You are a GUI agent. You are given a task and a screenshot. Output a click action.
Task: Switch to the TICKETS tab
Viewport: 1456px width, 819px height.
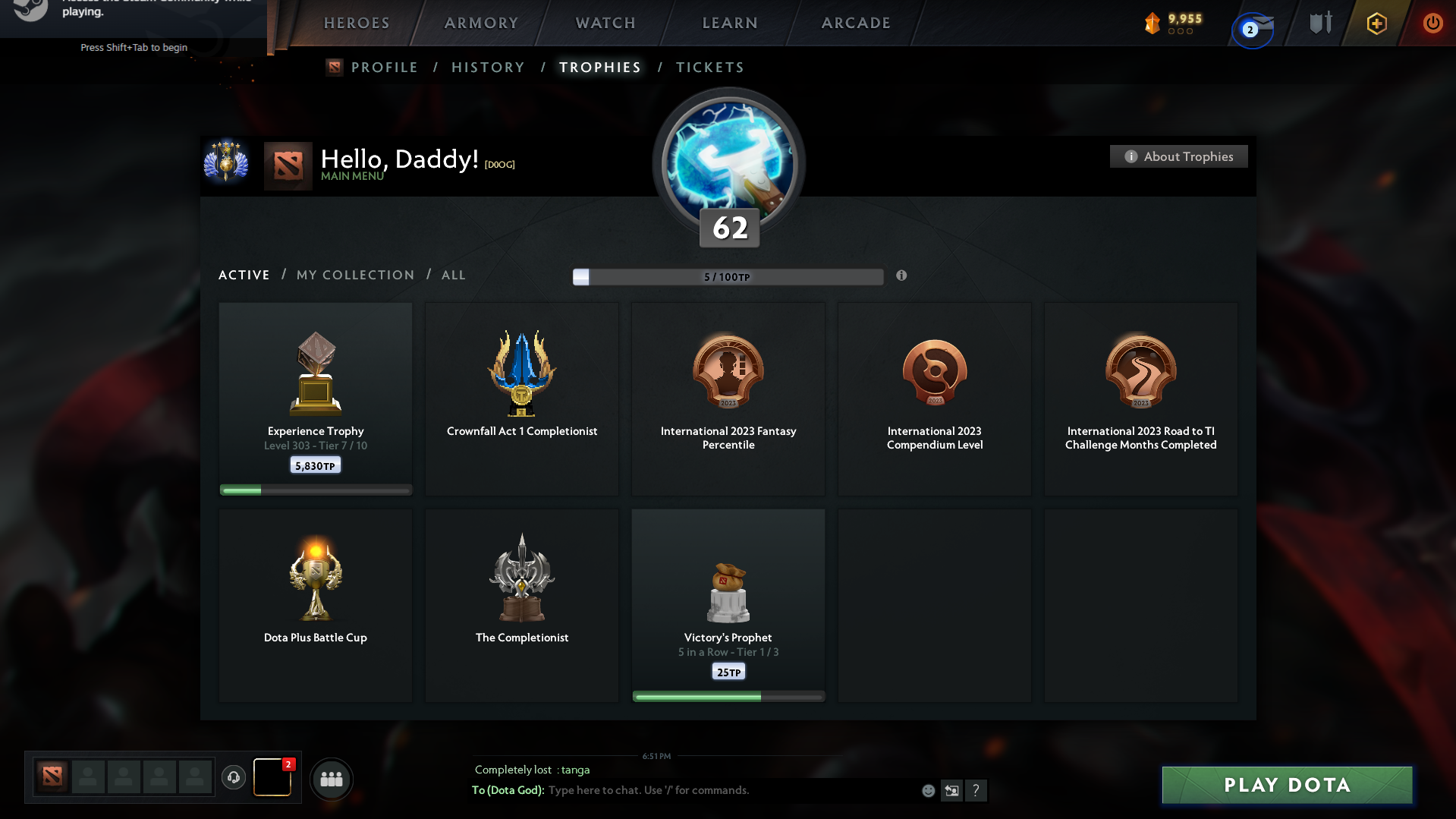[x=709, y=68]
